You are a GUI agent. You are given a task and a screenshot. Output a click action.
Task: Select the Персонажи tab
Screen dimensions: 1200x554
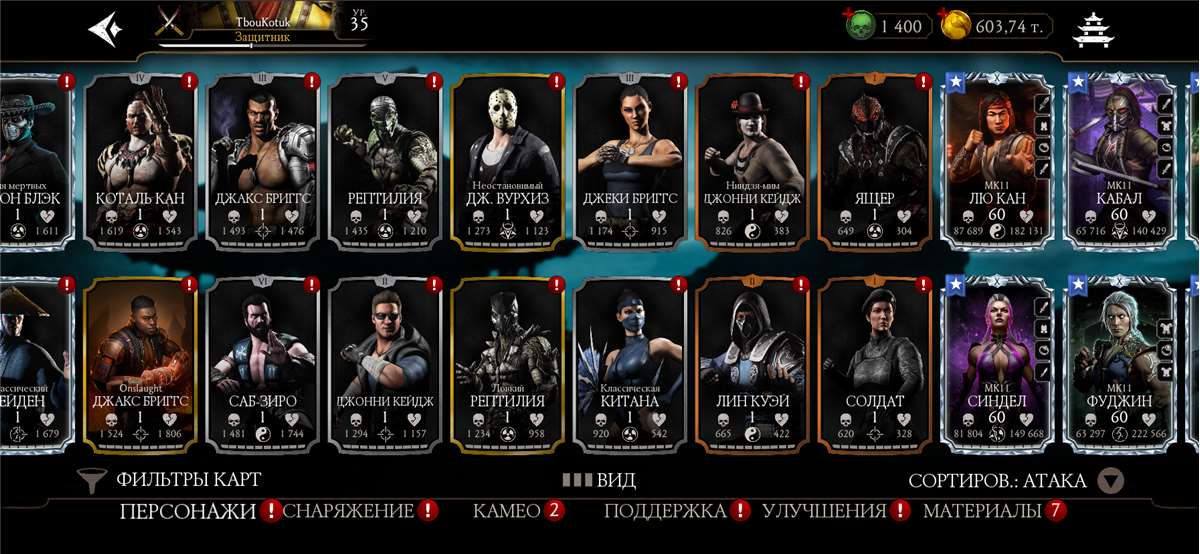point(188,511)
